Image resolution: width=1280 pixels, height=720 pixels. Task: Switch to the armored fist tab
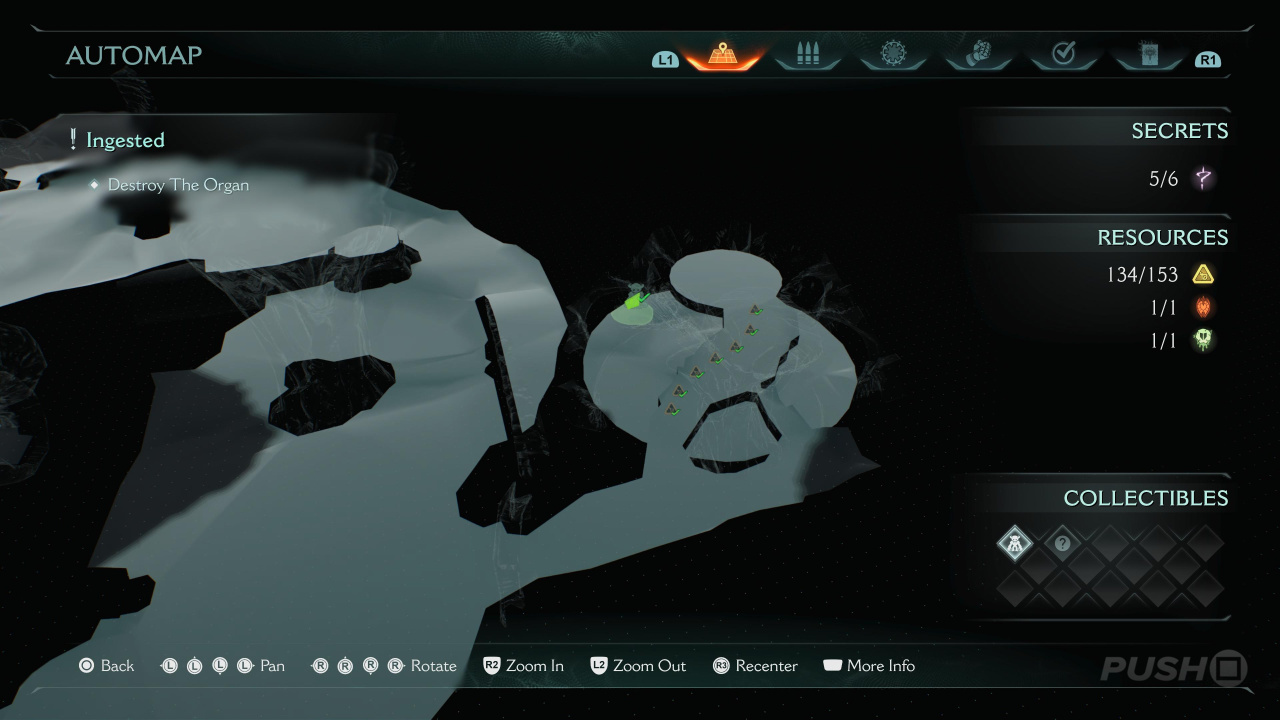pyautogui.click(x=978, y=55)
